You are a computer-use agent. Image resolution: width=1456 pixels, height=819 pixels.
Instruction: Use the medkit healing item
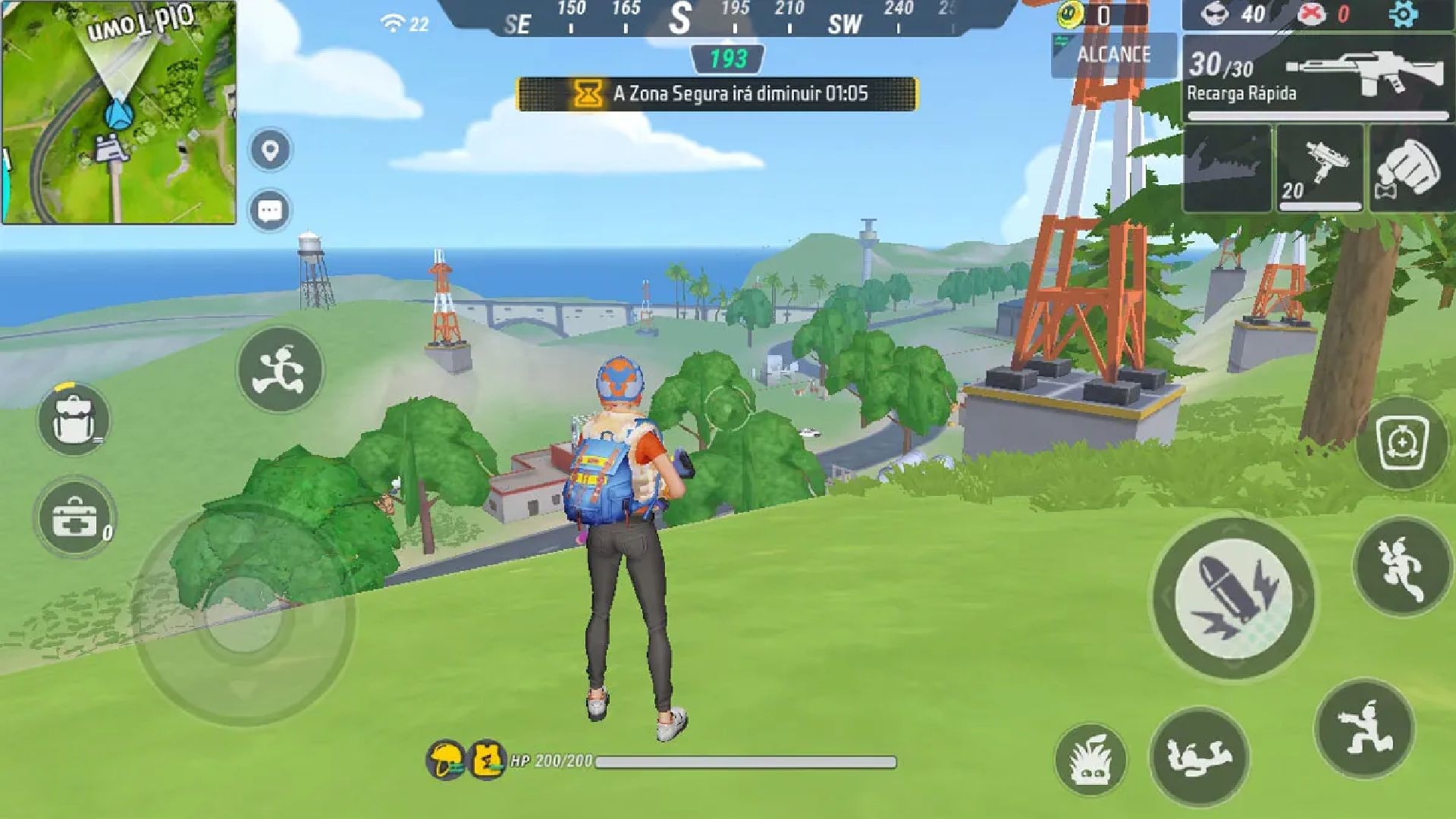75,518
